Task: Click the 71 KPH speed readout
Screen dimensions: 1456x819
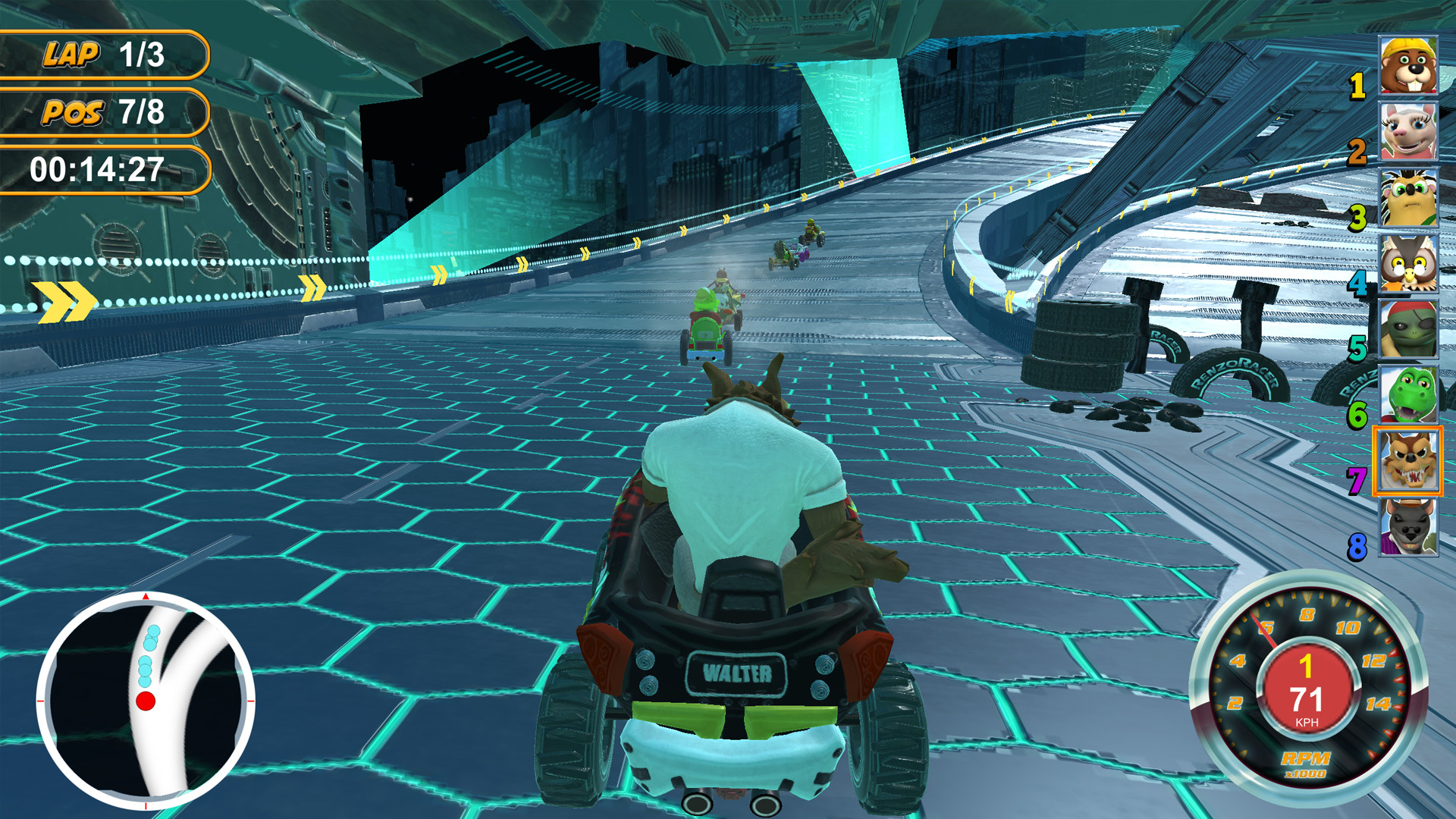Action: [x=1306, y=701]
